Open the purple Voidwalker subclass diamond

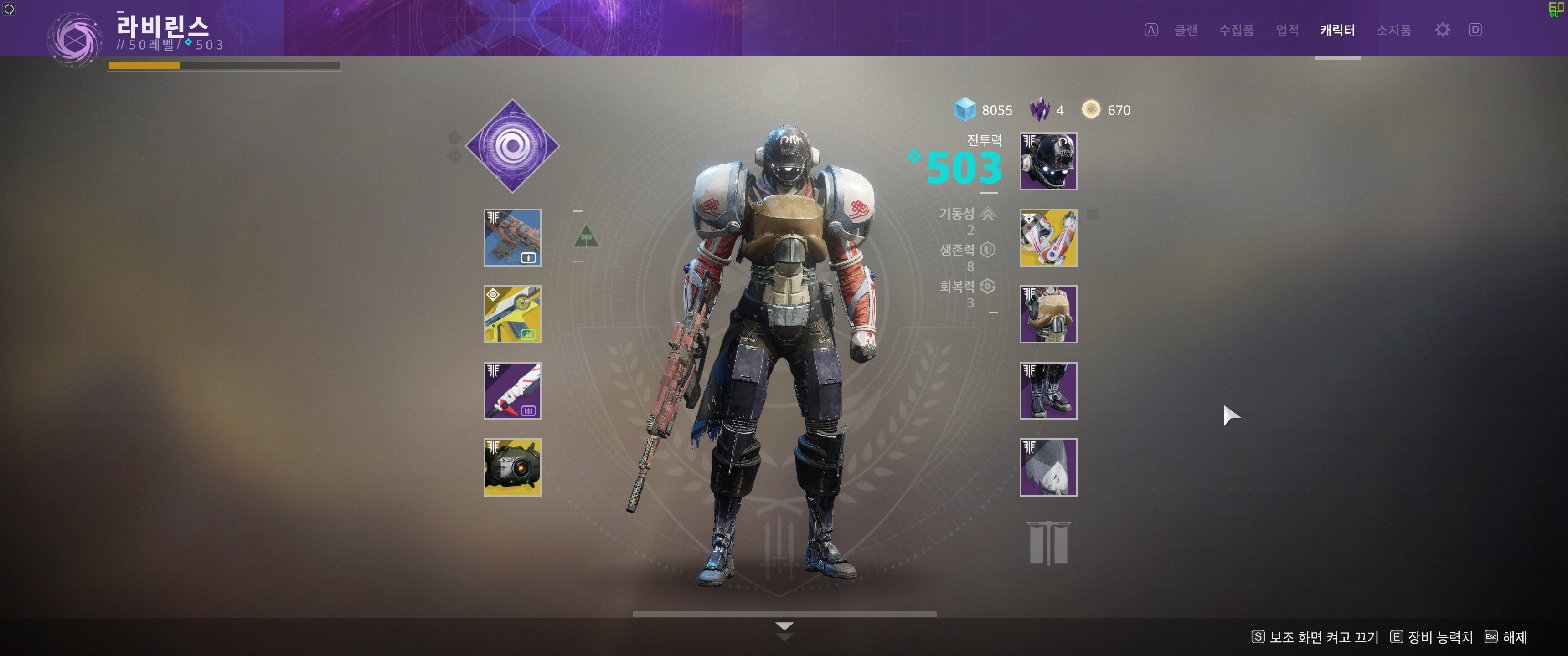point(512,146)
